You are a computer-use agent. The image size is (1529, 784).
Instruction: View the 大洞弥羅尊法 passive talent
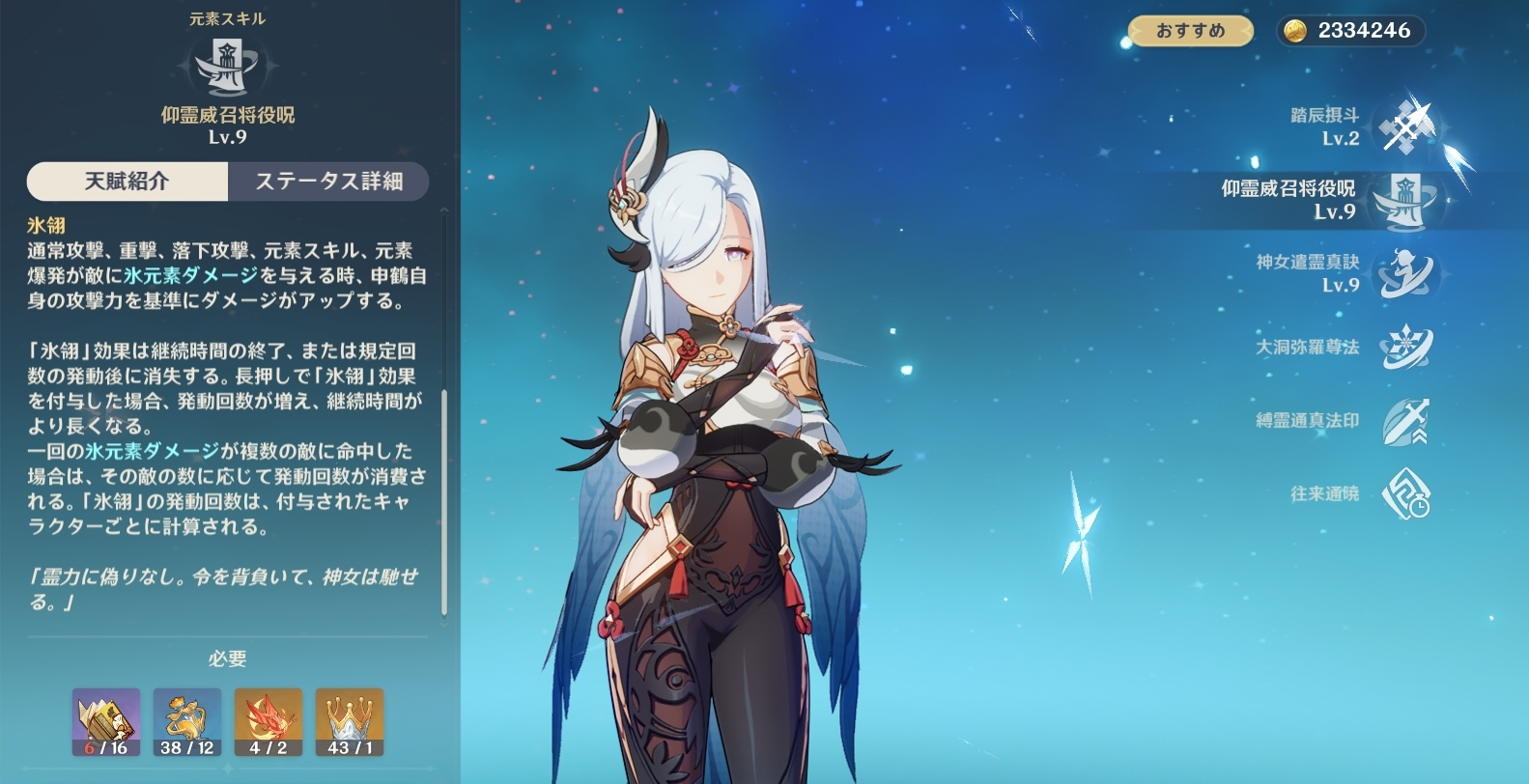pyautogui.click(x=1405, y=348)
